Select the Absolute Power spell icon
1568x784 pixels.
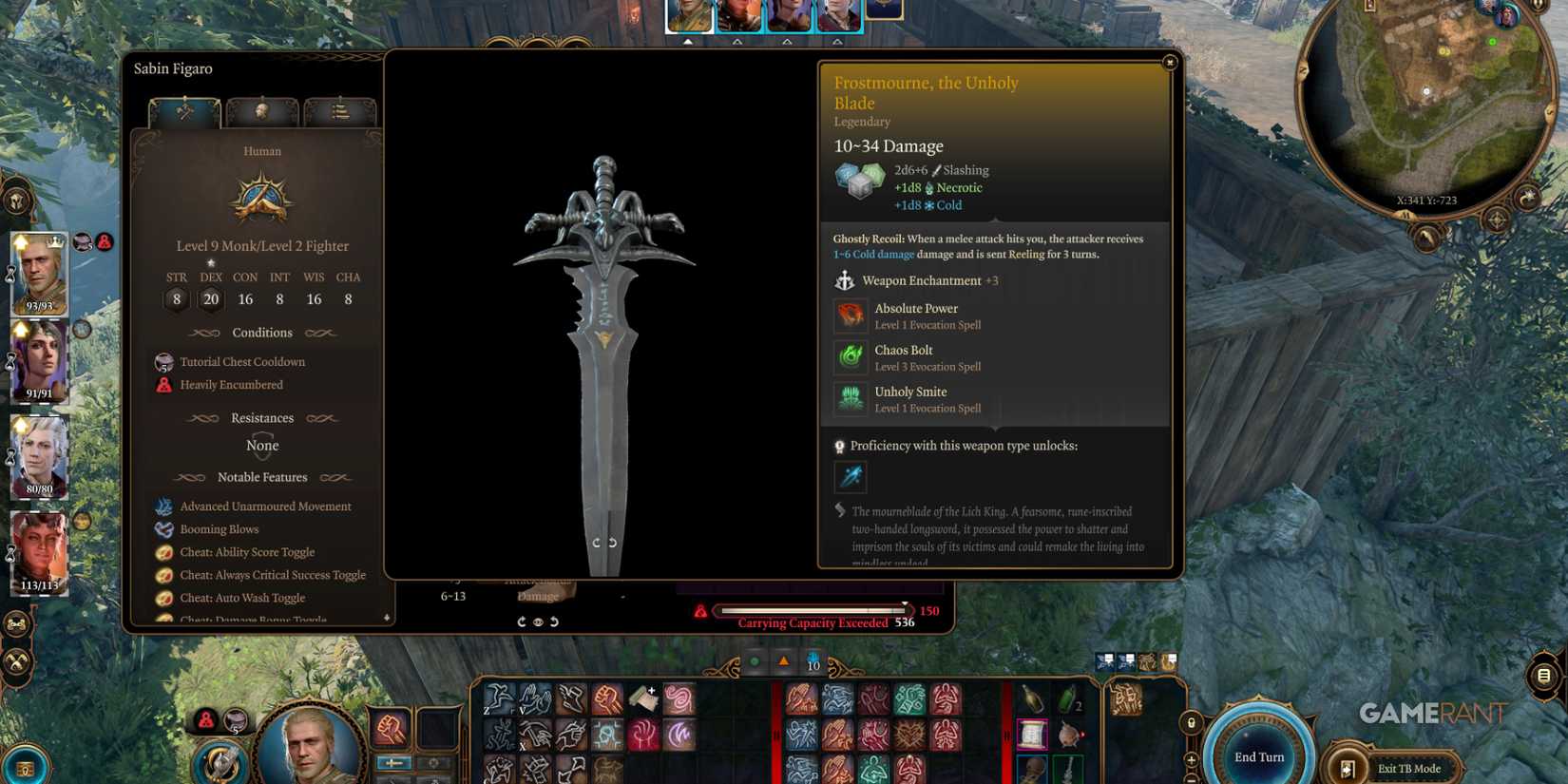[851, 316]
